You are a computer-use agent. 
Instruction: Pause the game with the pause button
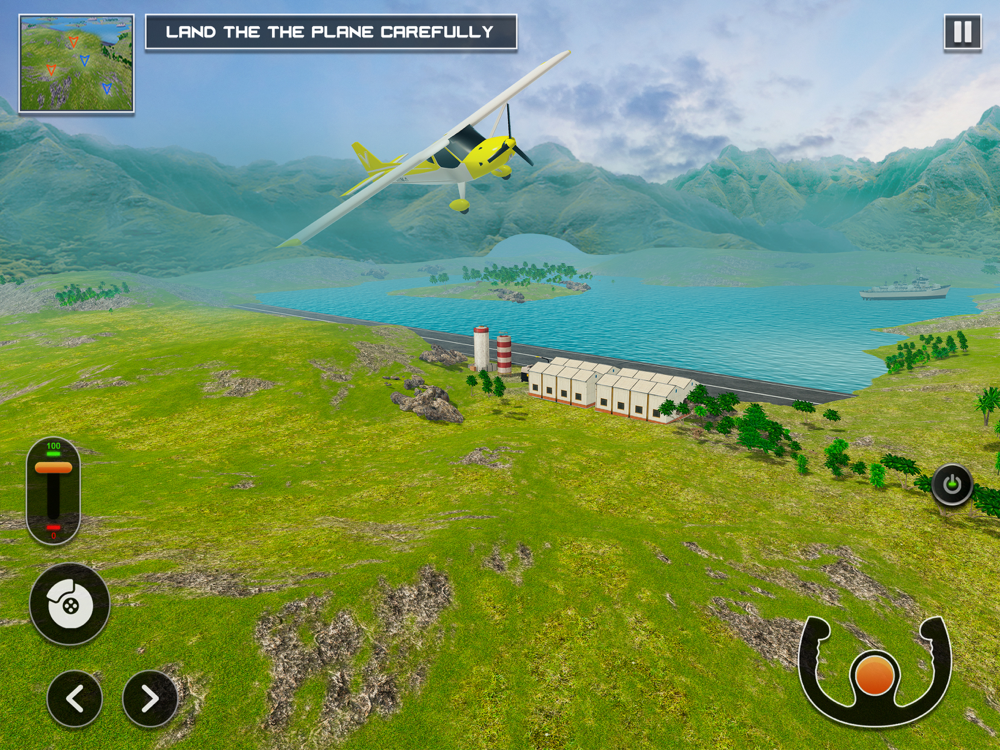[x=962, y=33]
